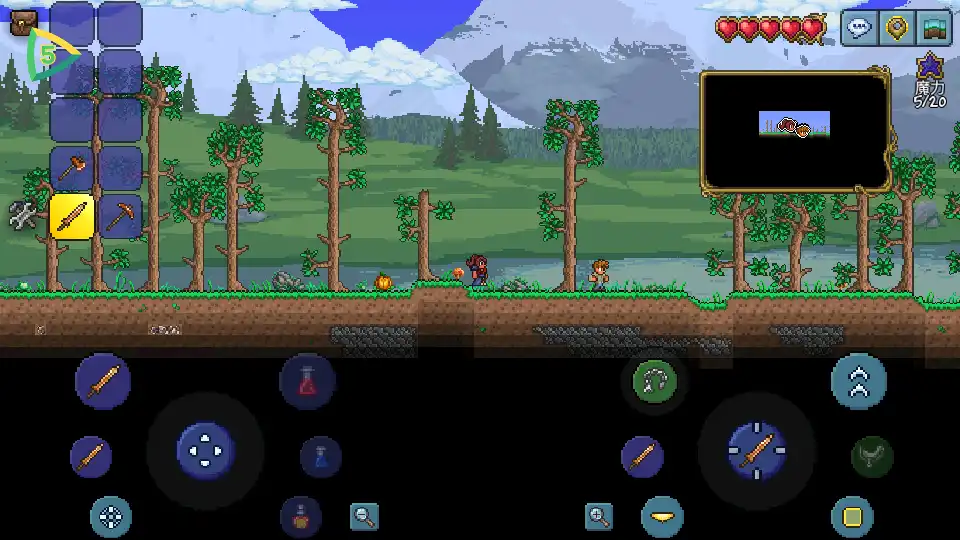960x540 pixels.
Task: Open the inventory bag
Action: point(22,21)
